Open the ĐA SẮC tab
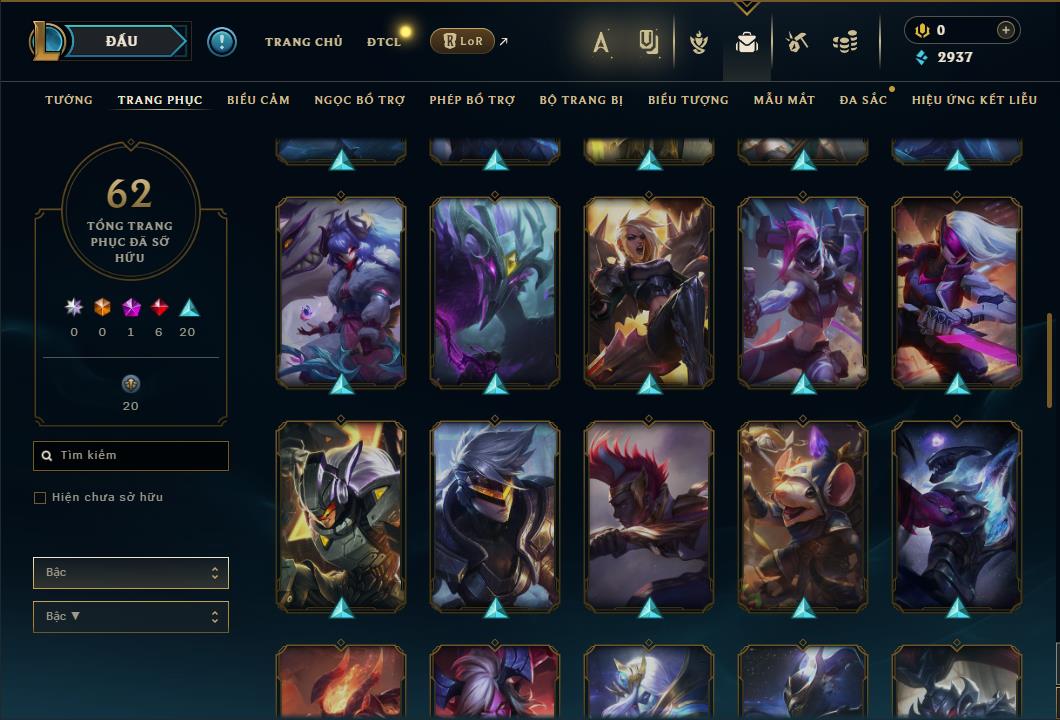The width and height of the screenshot is (1060, 720). (863, 100)
